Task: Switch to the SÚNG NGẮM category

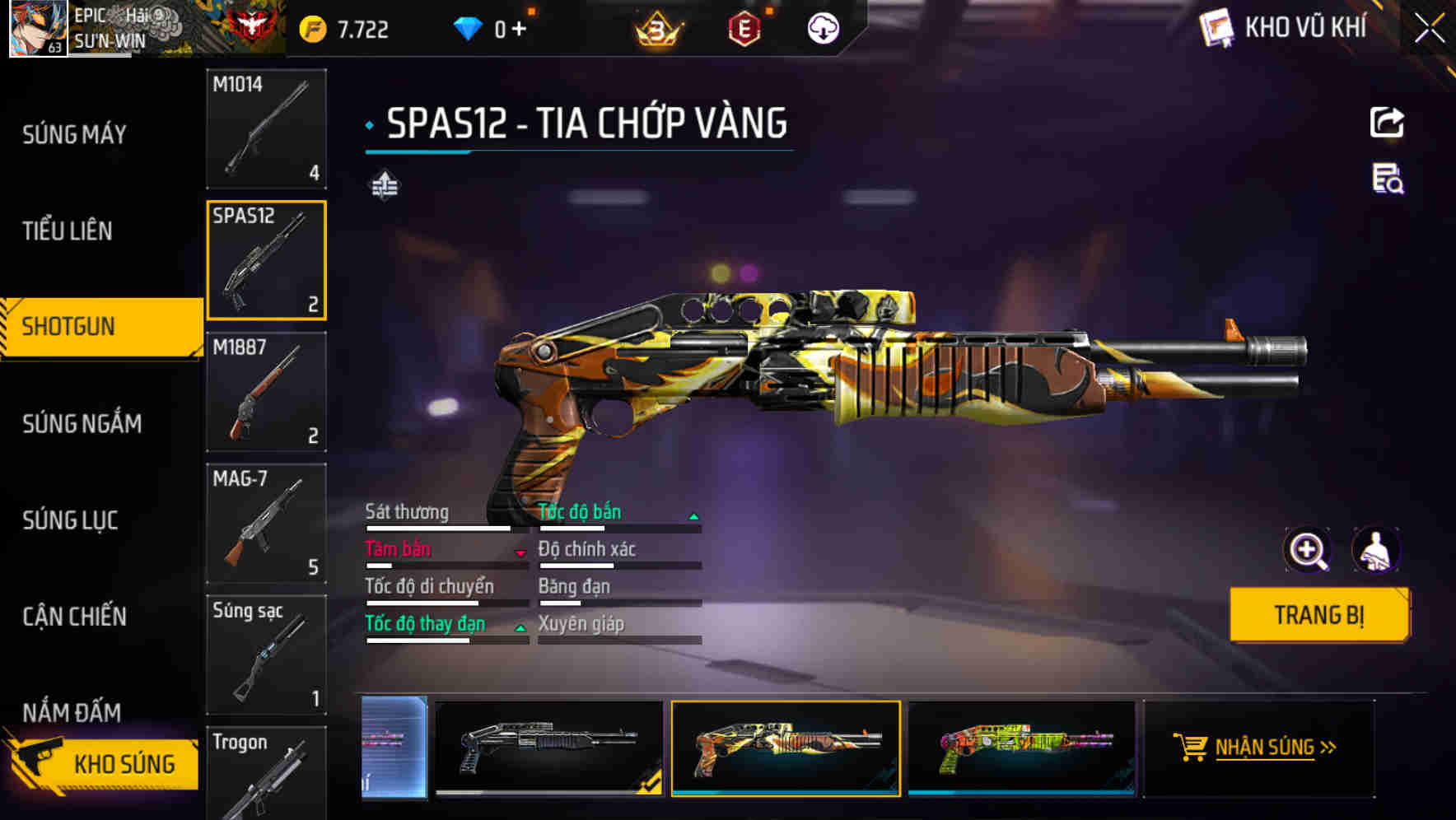Action: tap(79, 423)
